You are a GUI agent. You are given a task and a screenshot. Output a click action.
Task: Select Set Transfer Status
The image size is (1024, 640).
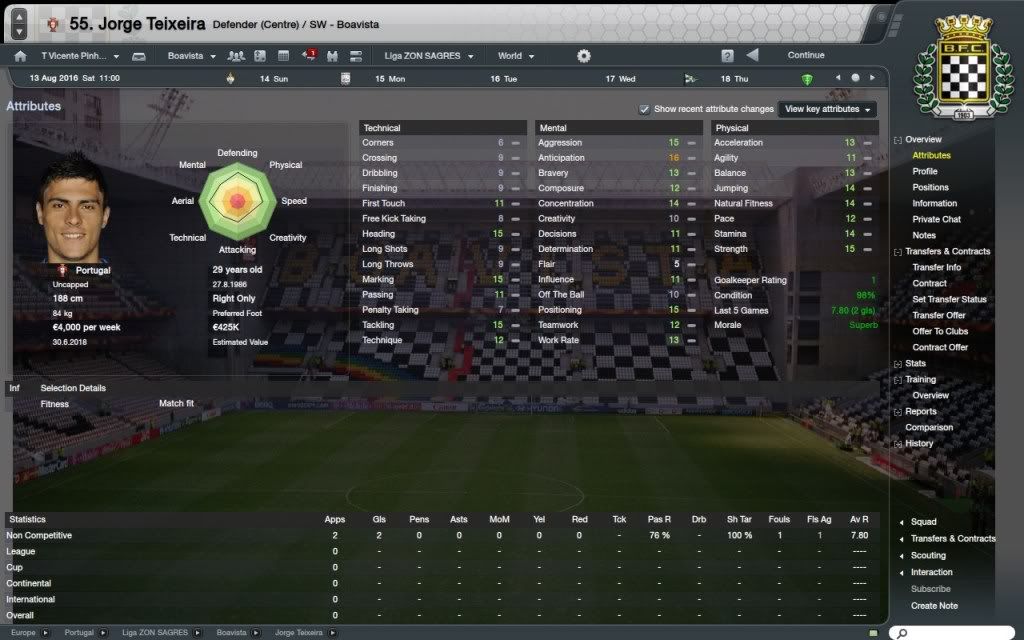[x=949, y=299]
